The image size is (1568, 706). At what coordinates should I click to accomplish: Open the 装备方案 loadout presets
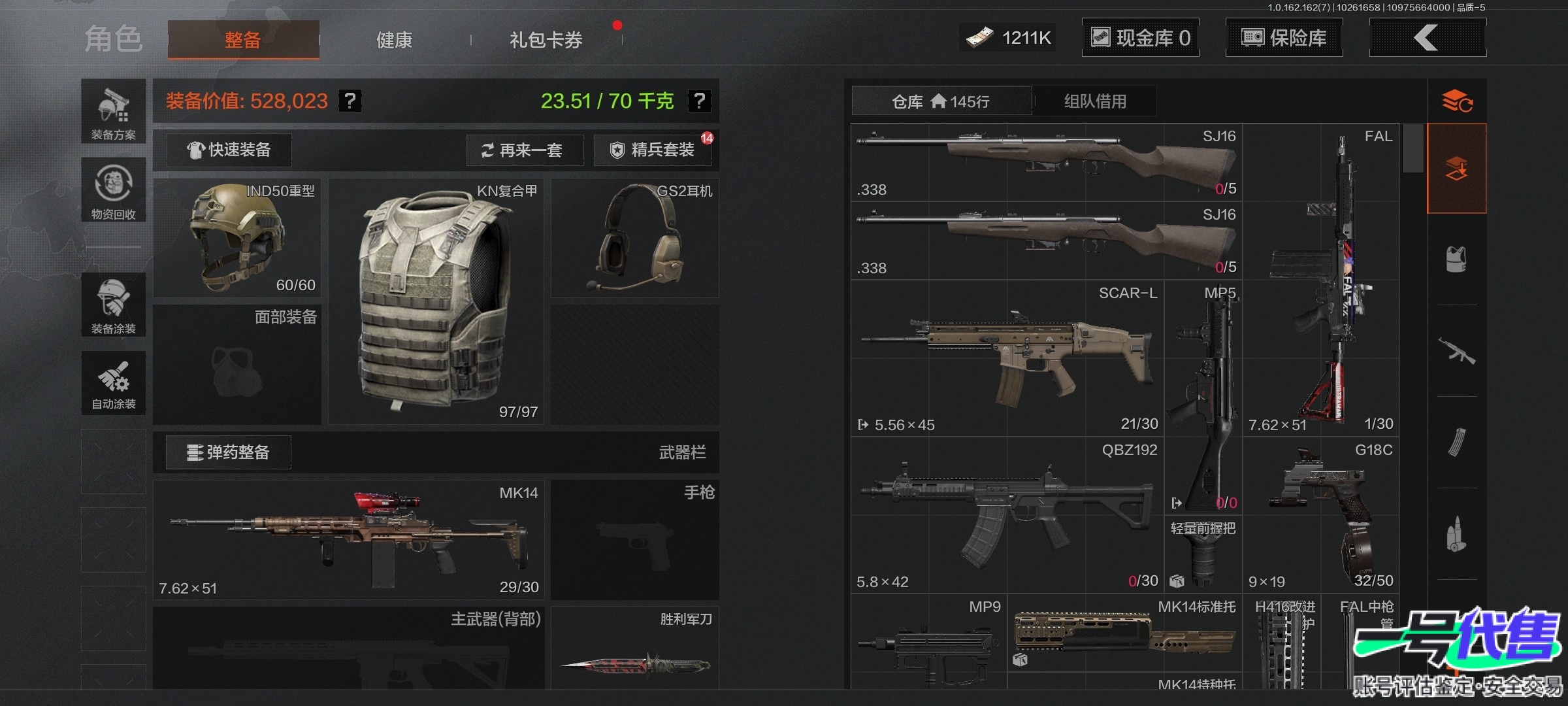pyautogui.click(x=114, y=112)
